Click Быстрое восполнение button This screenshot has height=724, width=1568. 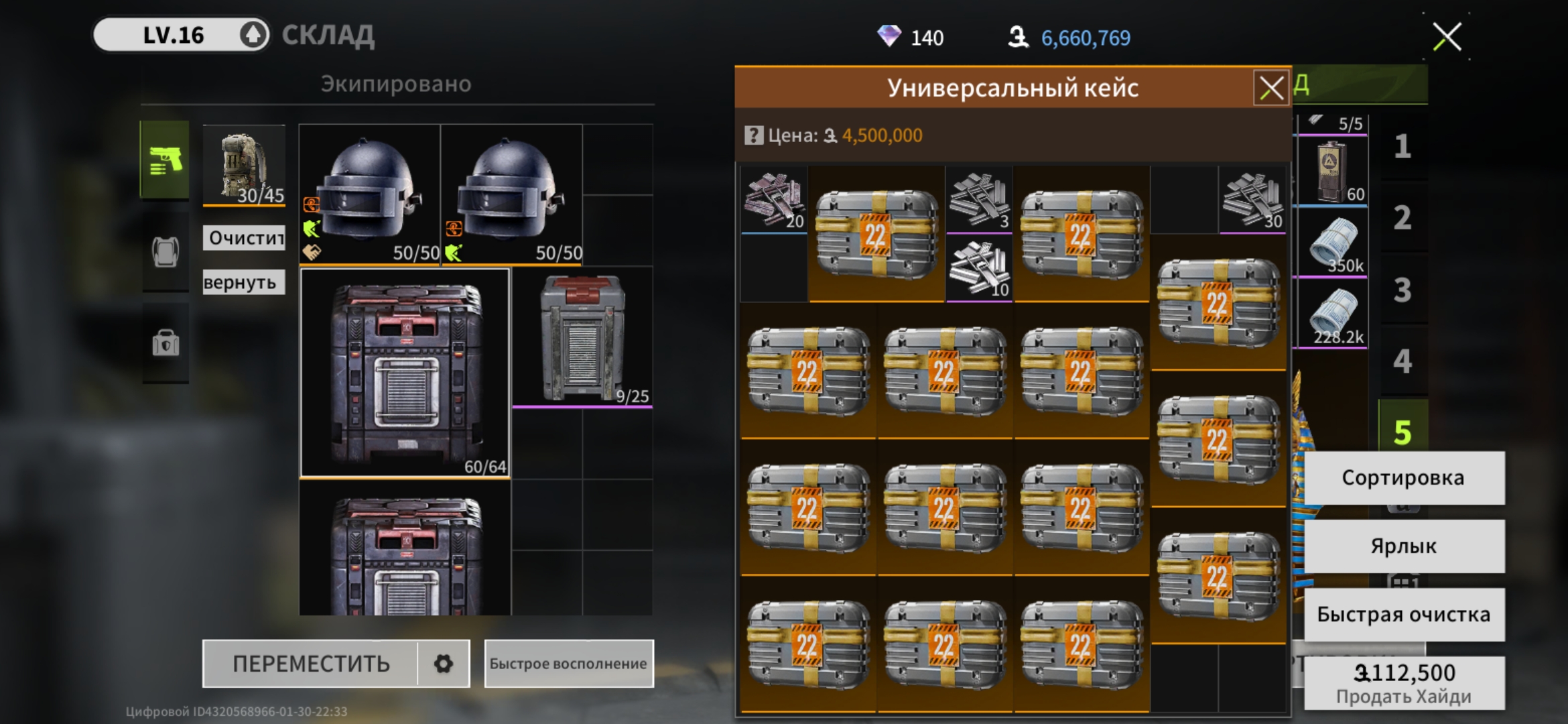tap(568, 664)
